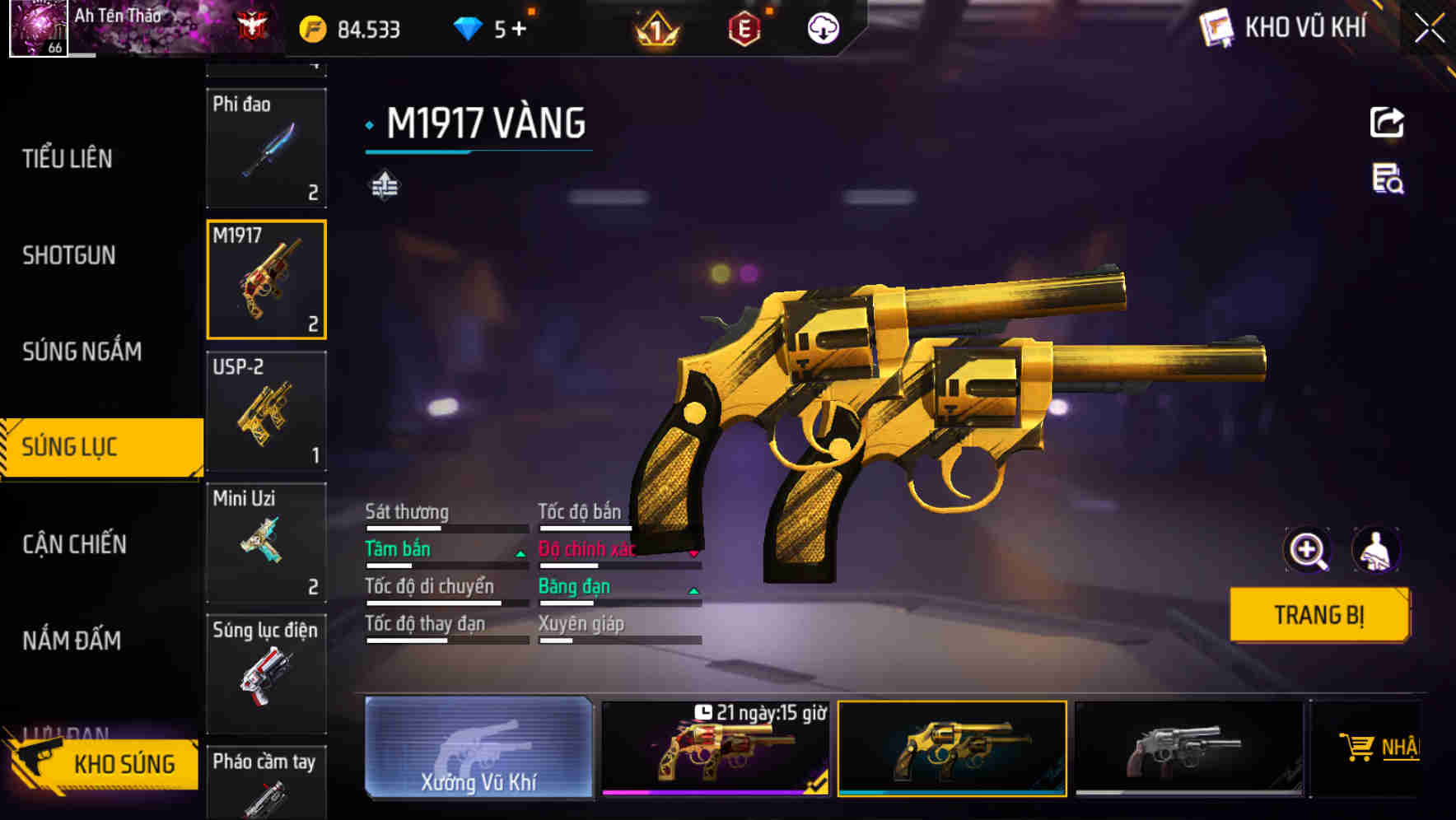Share the weapon with share icon
The height and width of the screenshot is (820, 1456).
1387,123
